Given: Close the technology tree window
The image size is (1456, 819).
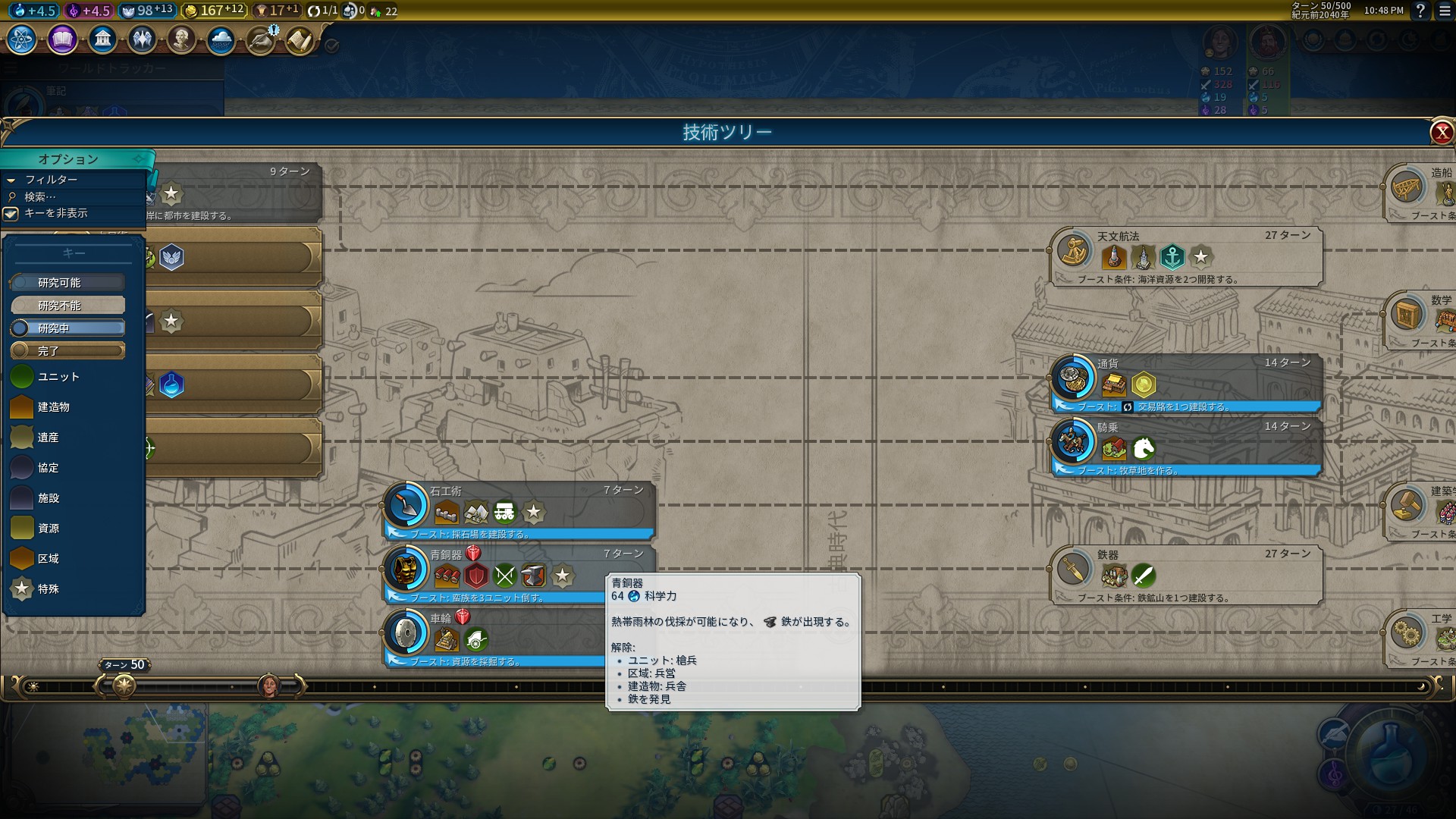Looking at the screenshot, I should click(x=1442, y=133).
